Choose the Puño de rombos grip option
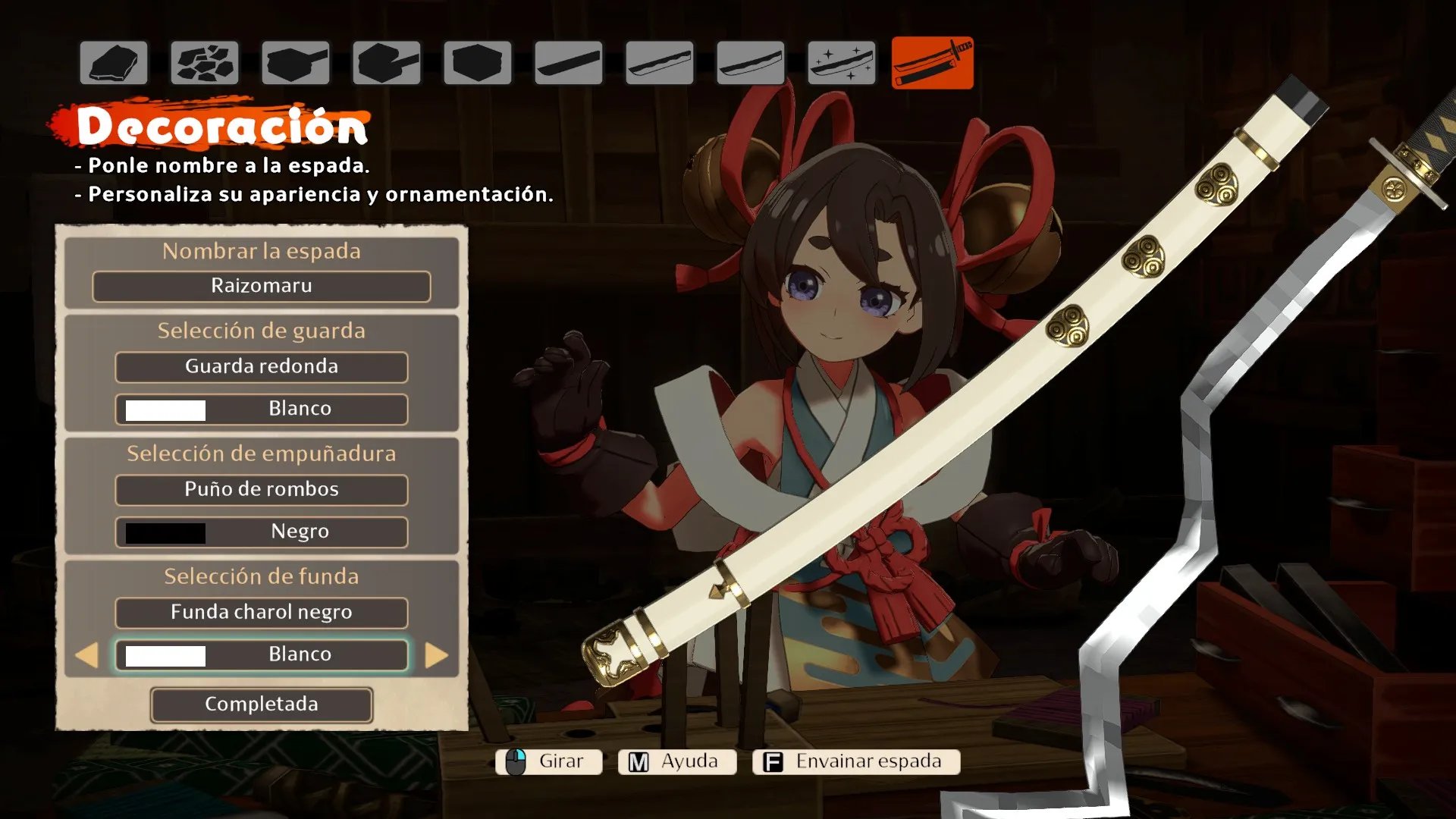 [261, 490]
